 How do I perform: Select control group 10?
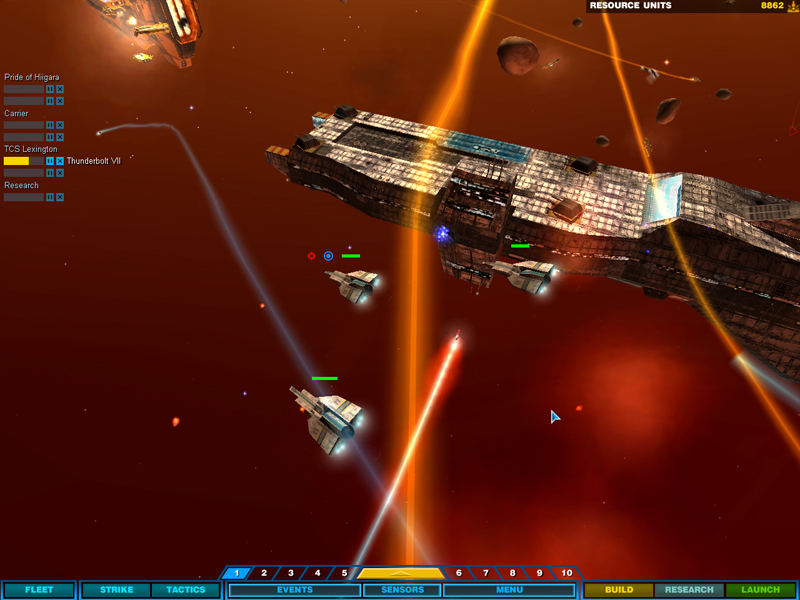[567, 573]
